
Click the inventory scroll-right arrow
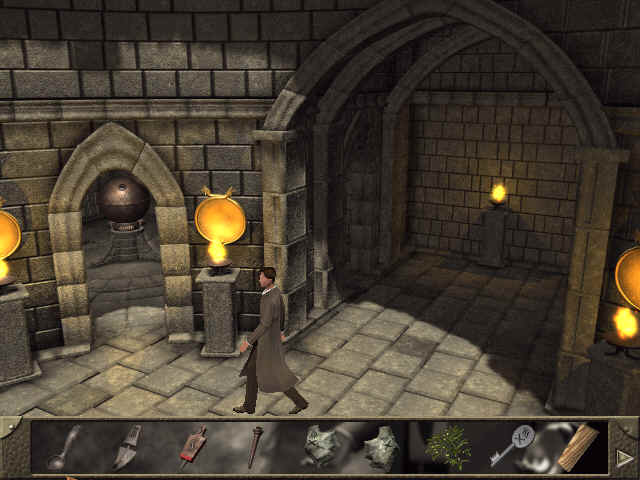click(x=625, y=457)
